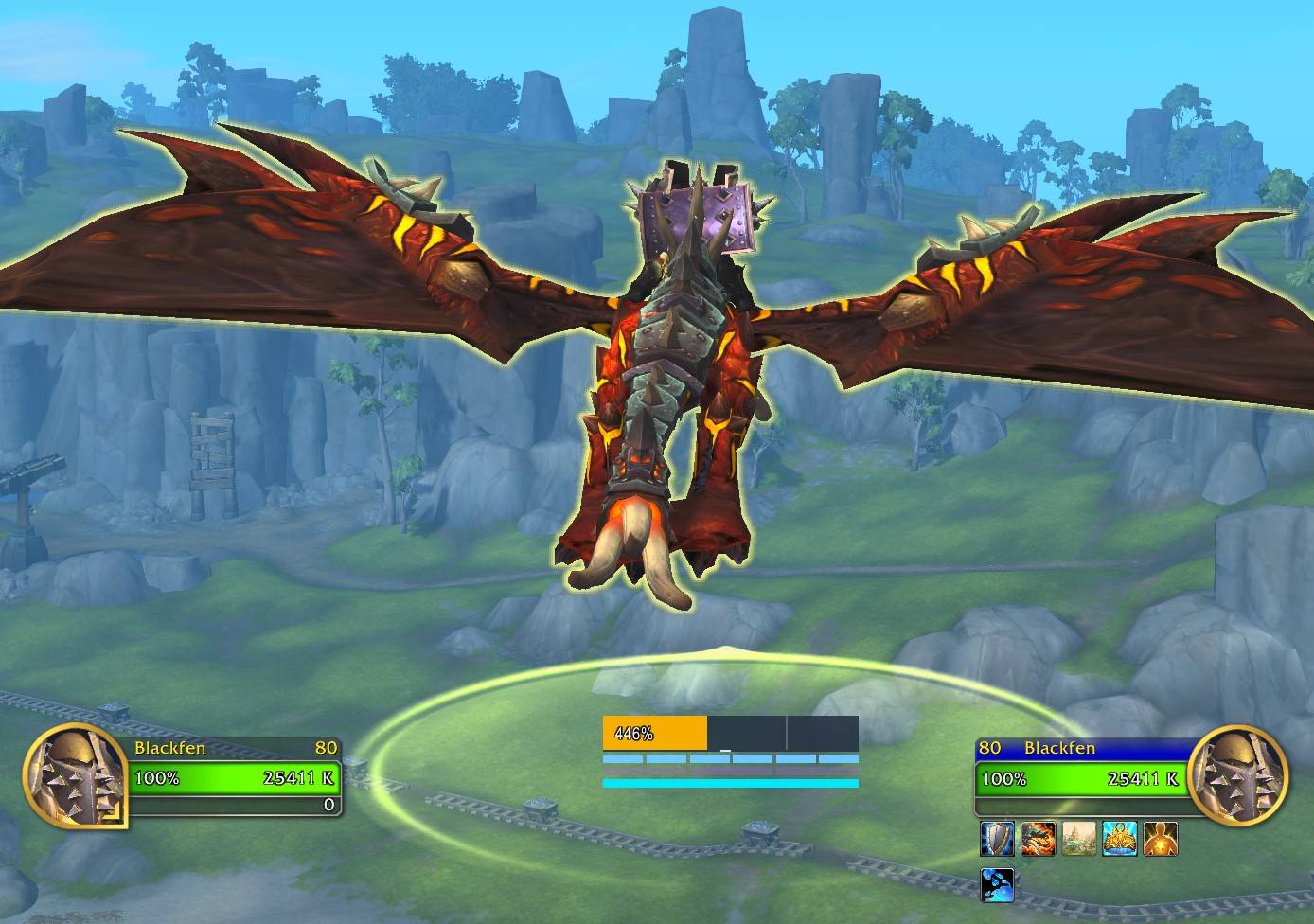Inspect the blue droplets buff icon

point(997,884)
